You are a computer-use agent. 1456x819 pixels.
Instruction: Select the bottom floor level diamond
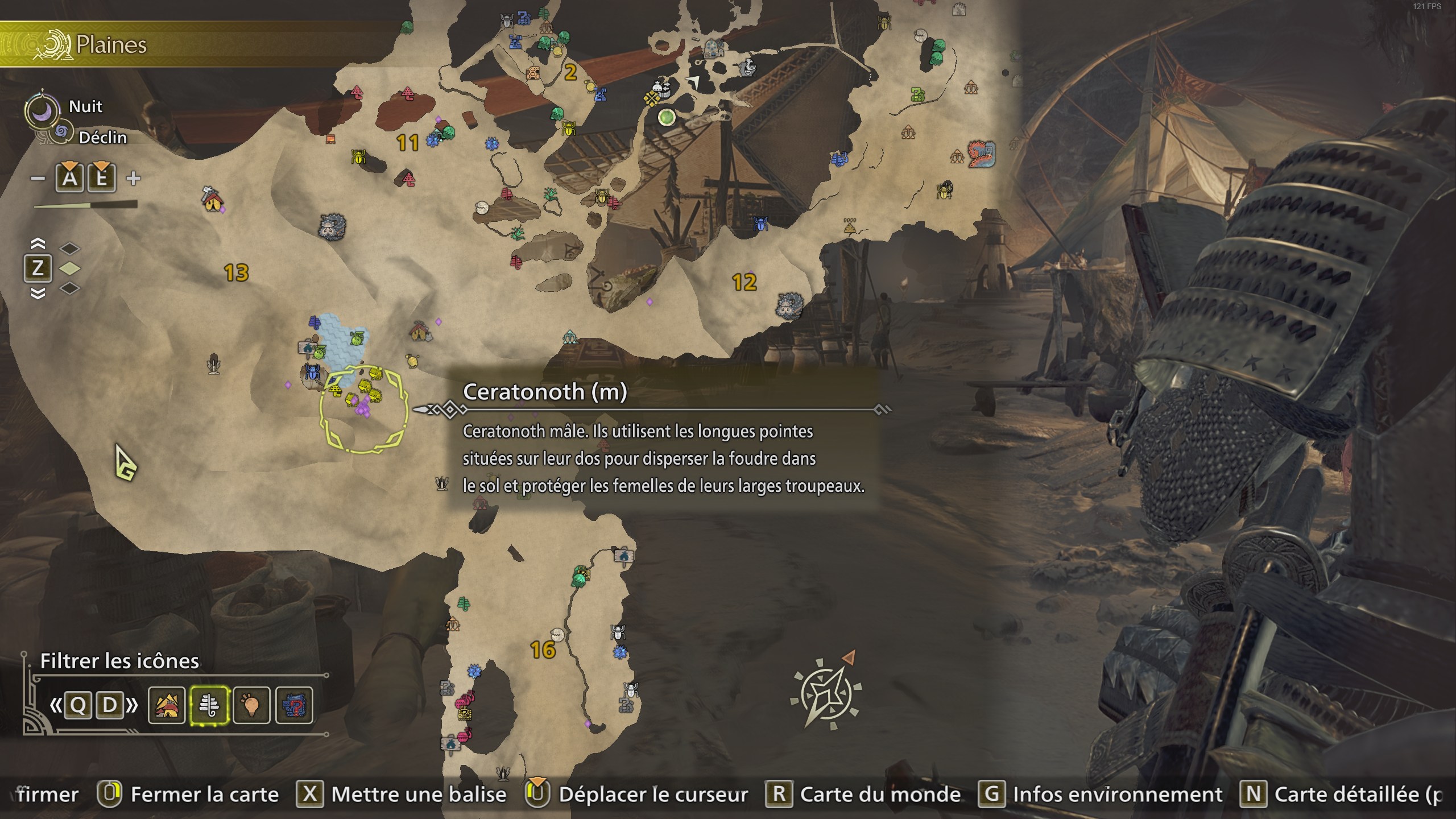click(x=69, y=288)
